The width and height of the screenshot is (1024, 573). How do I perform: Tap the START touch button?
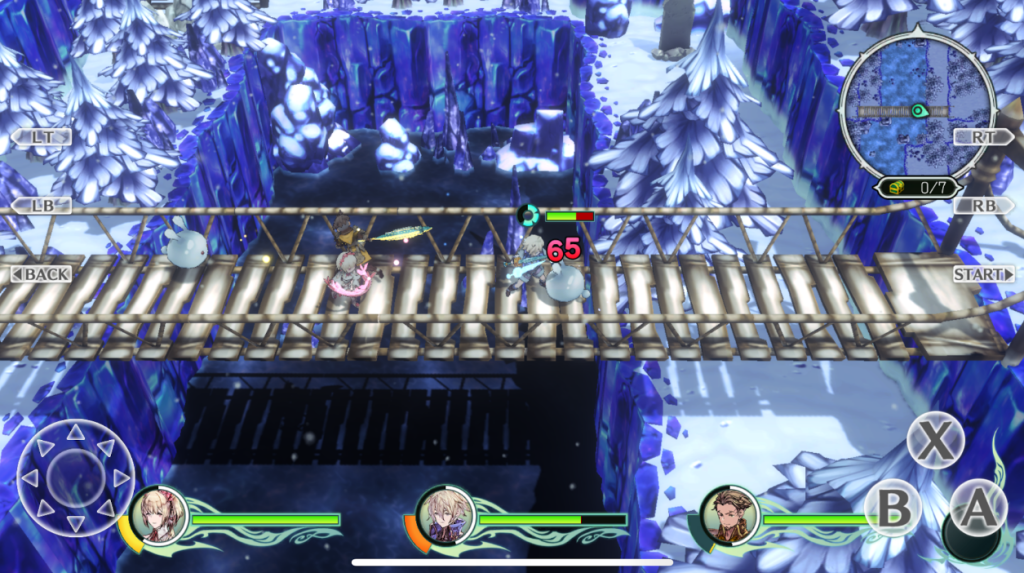983,274
